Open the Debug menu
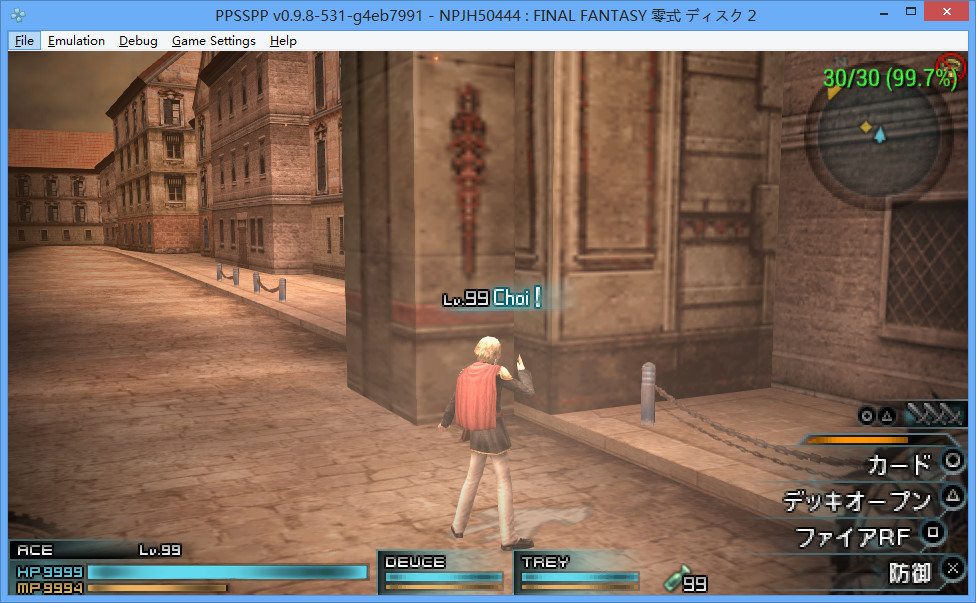Screen dimensions: 976x603 (138, 41)
